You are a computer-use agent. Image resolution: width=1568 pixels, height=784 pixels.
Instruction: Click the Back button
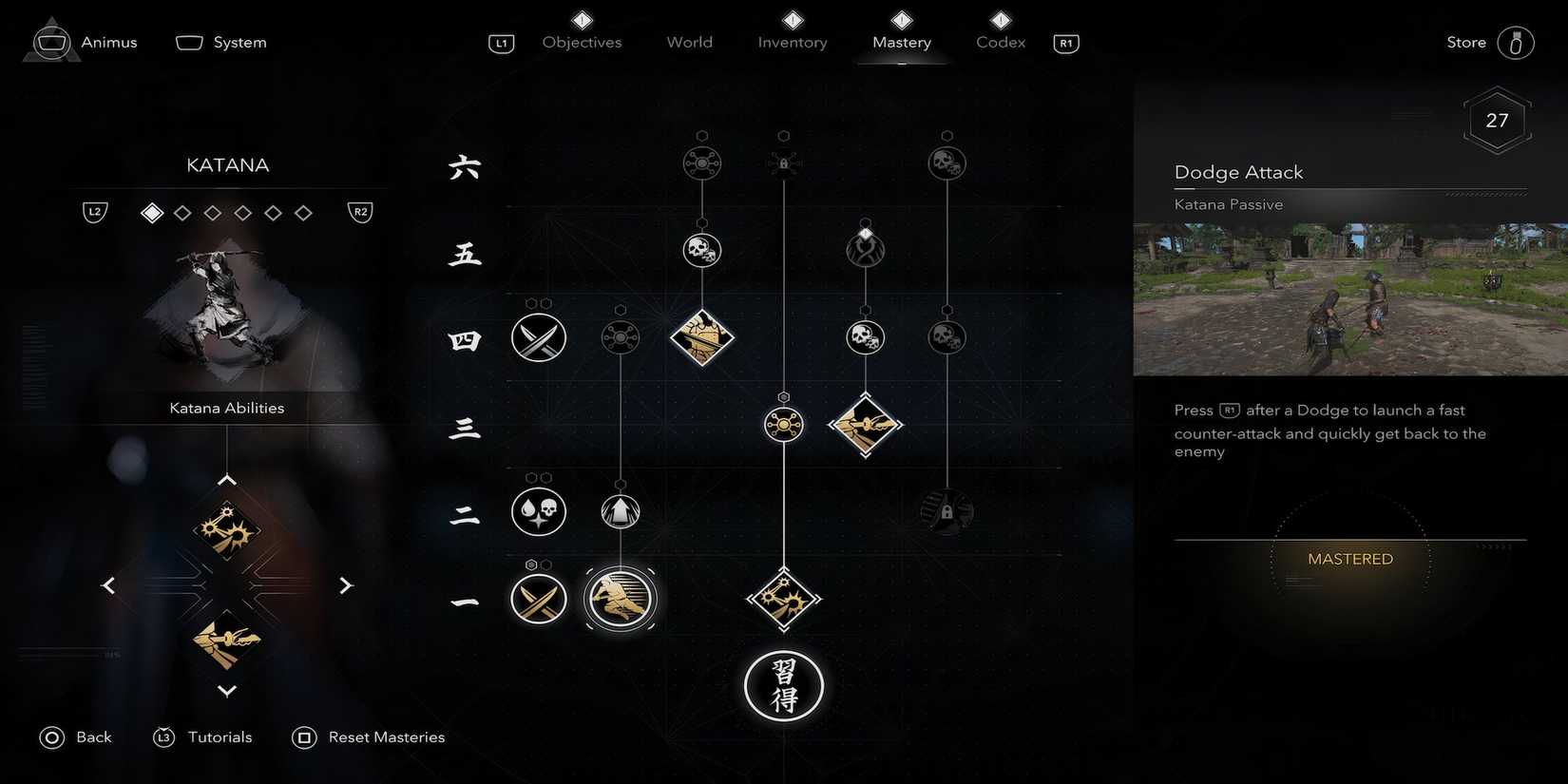76,736
